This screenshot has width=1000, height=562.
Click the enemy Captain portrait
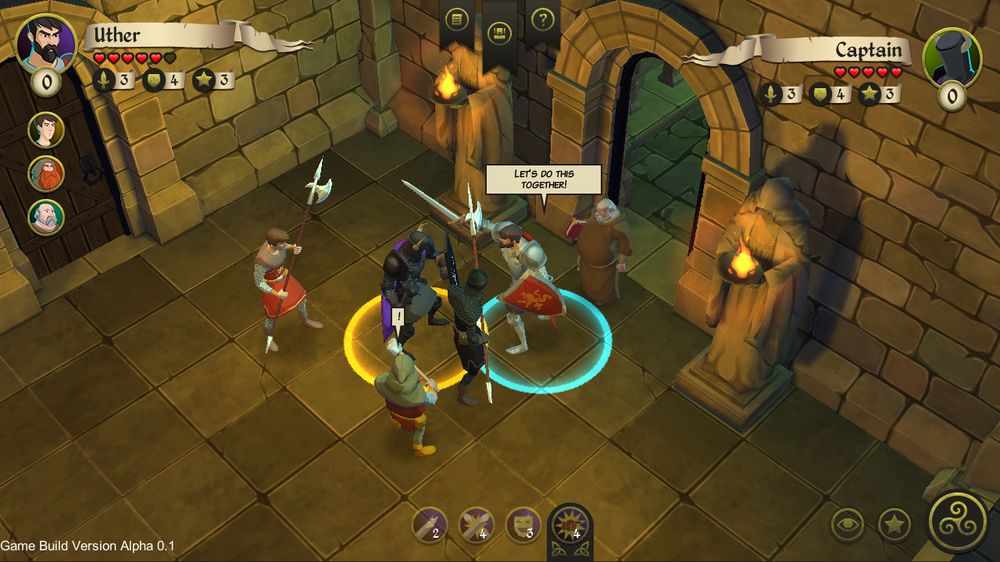(x=951, y=57)
